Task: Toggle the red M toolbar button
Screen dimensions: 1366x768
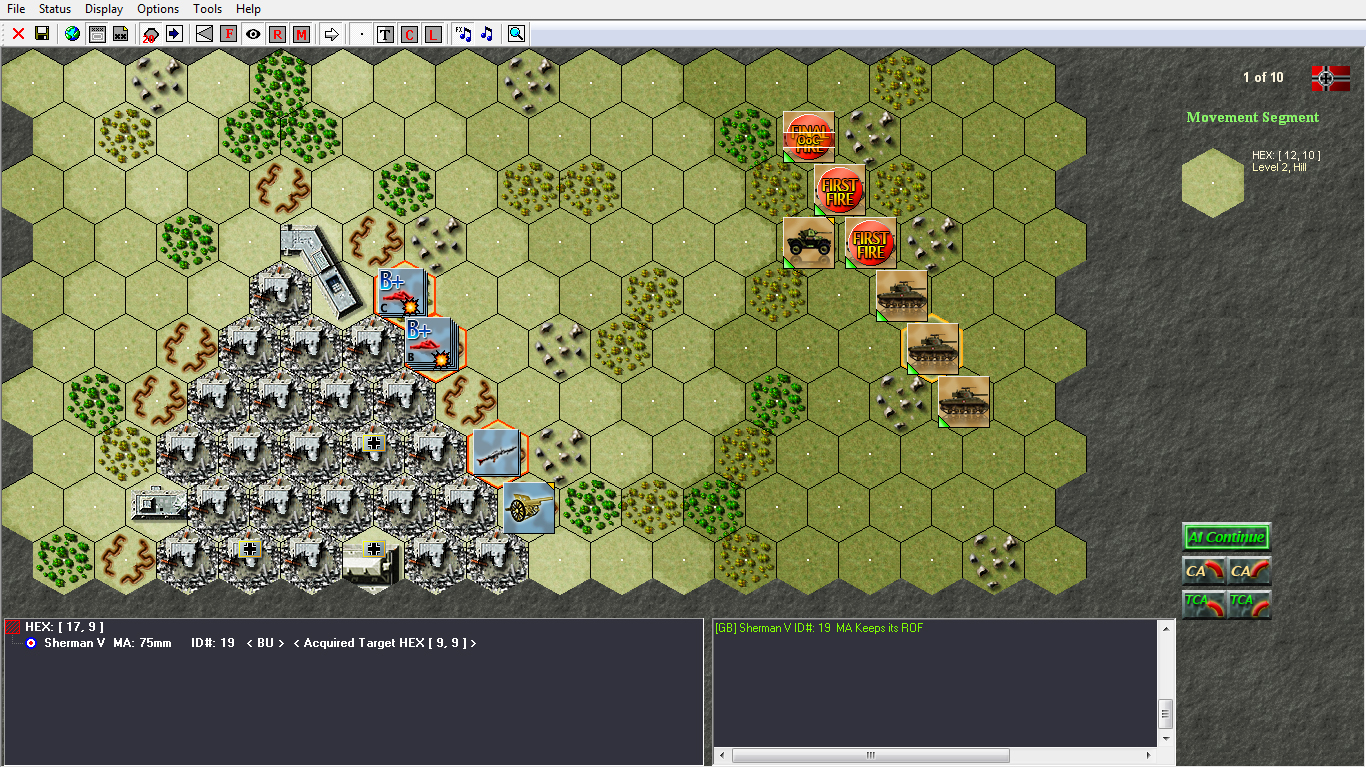Action: click(300, 33)
